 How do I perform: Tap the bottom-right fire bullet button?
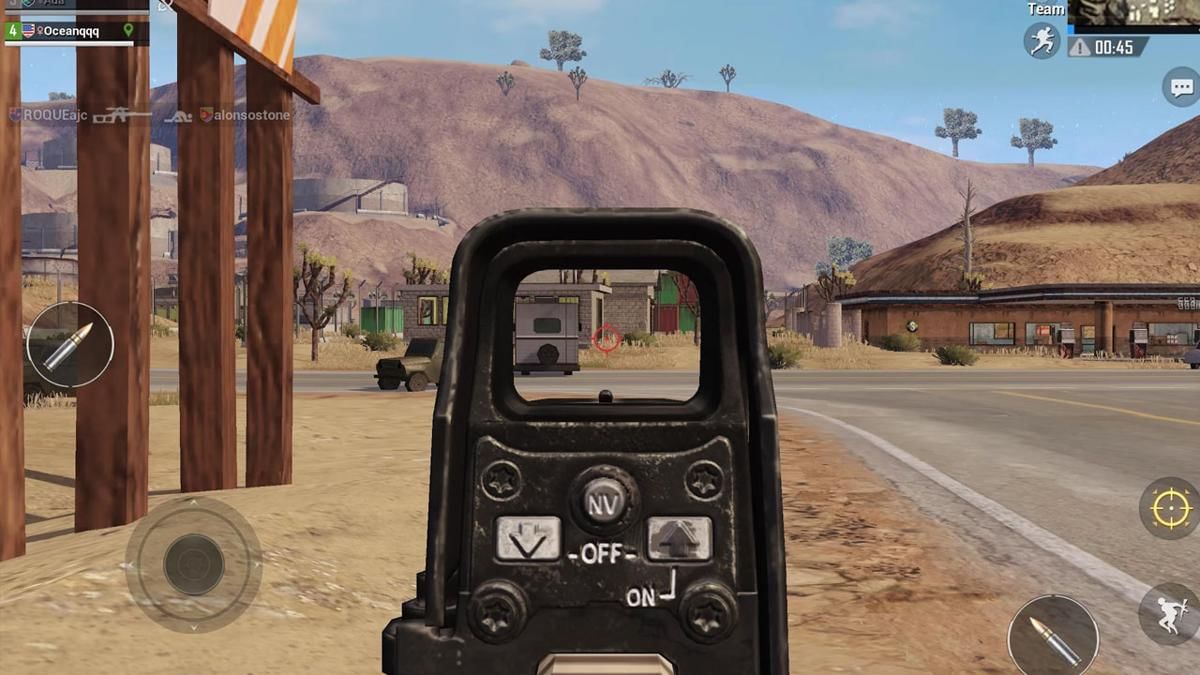[x=1052, y=636]
